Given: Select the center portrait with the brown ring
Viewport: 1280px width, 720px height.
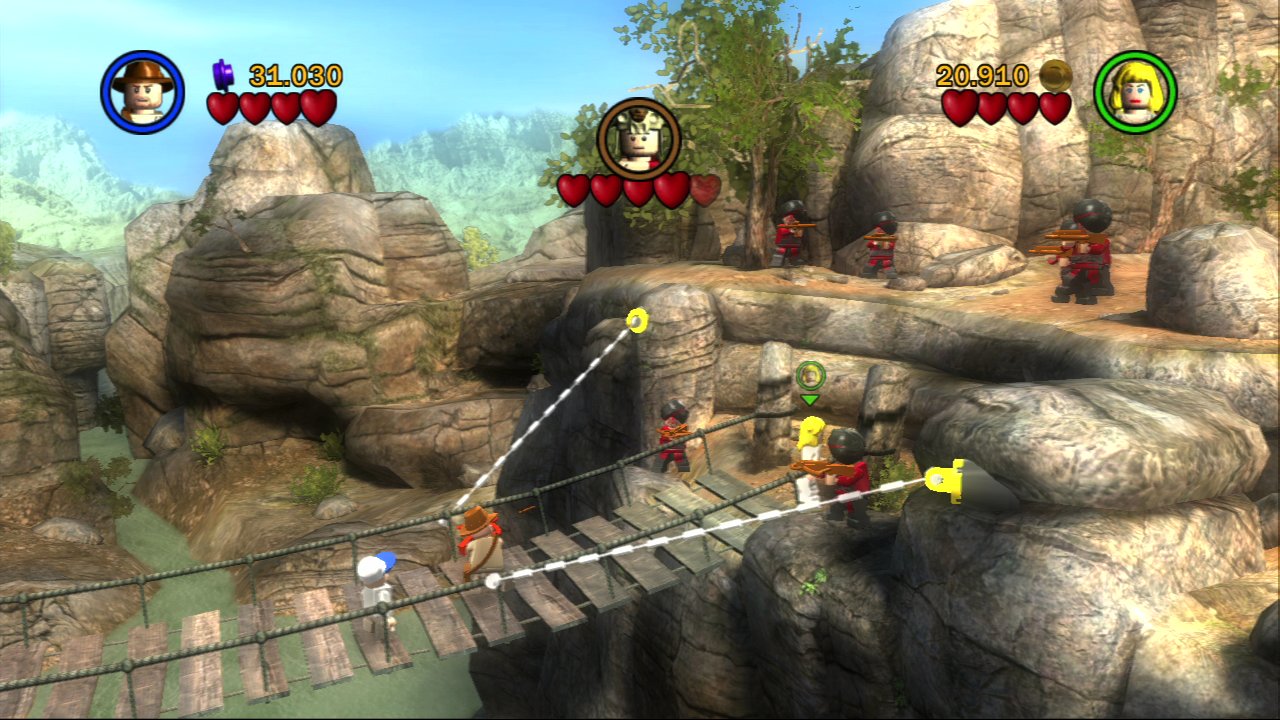Looking at the screenshot, I should [639, 139].
